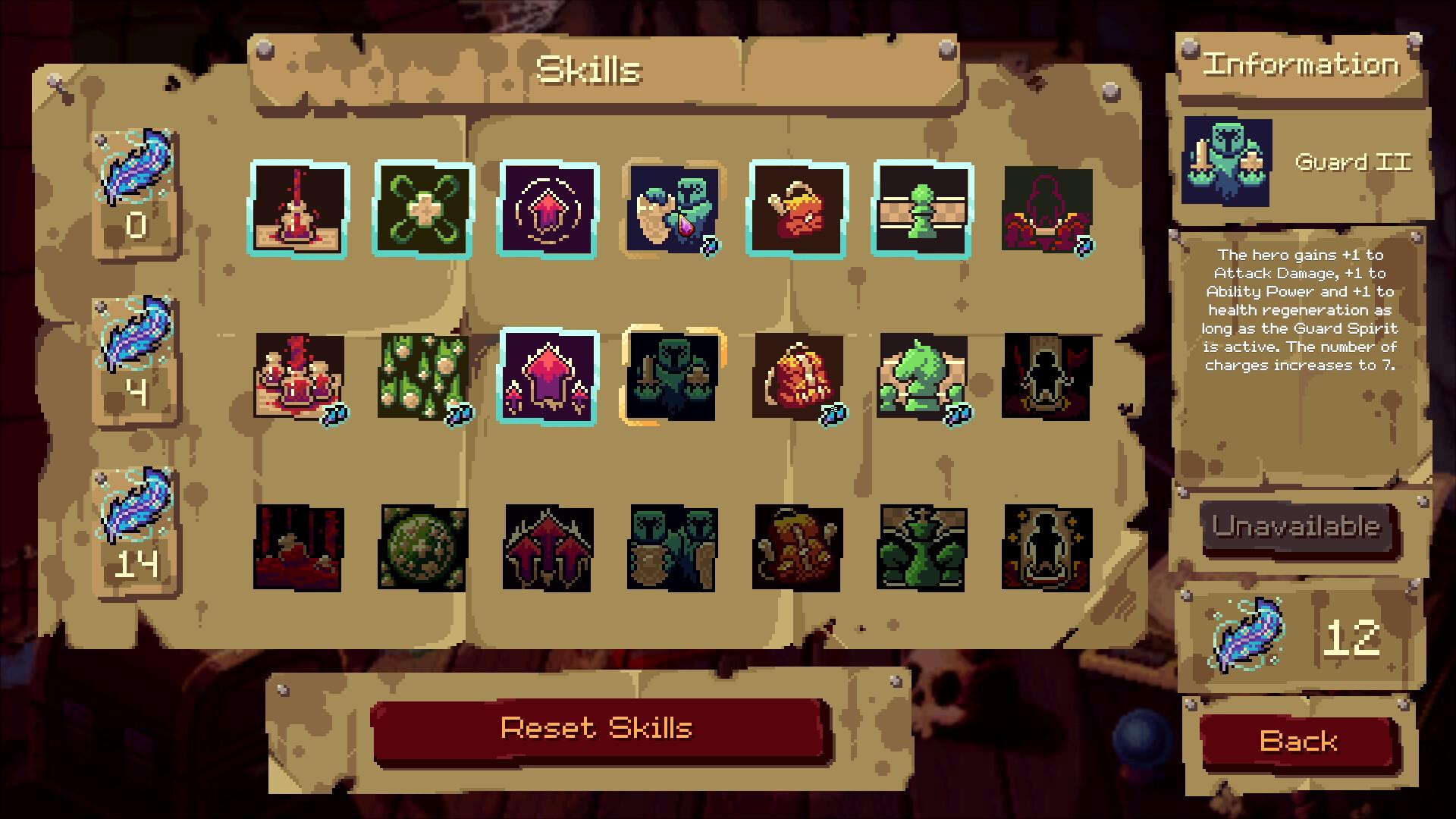Screen dimensions: 1456x819
Task: Select the green sprouting seeds skill
Action: [423, 377]
